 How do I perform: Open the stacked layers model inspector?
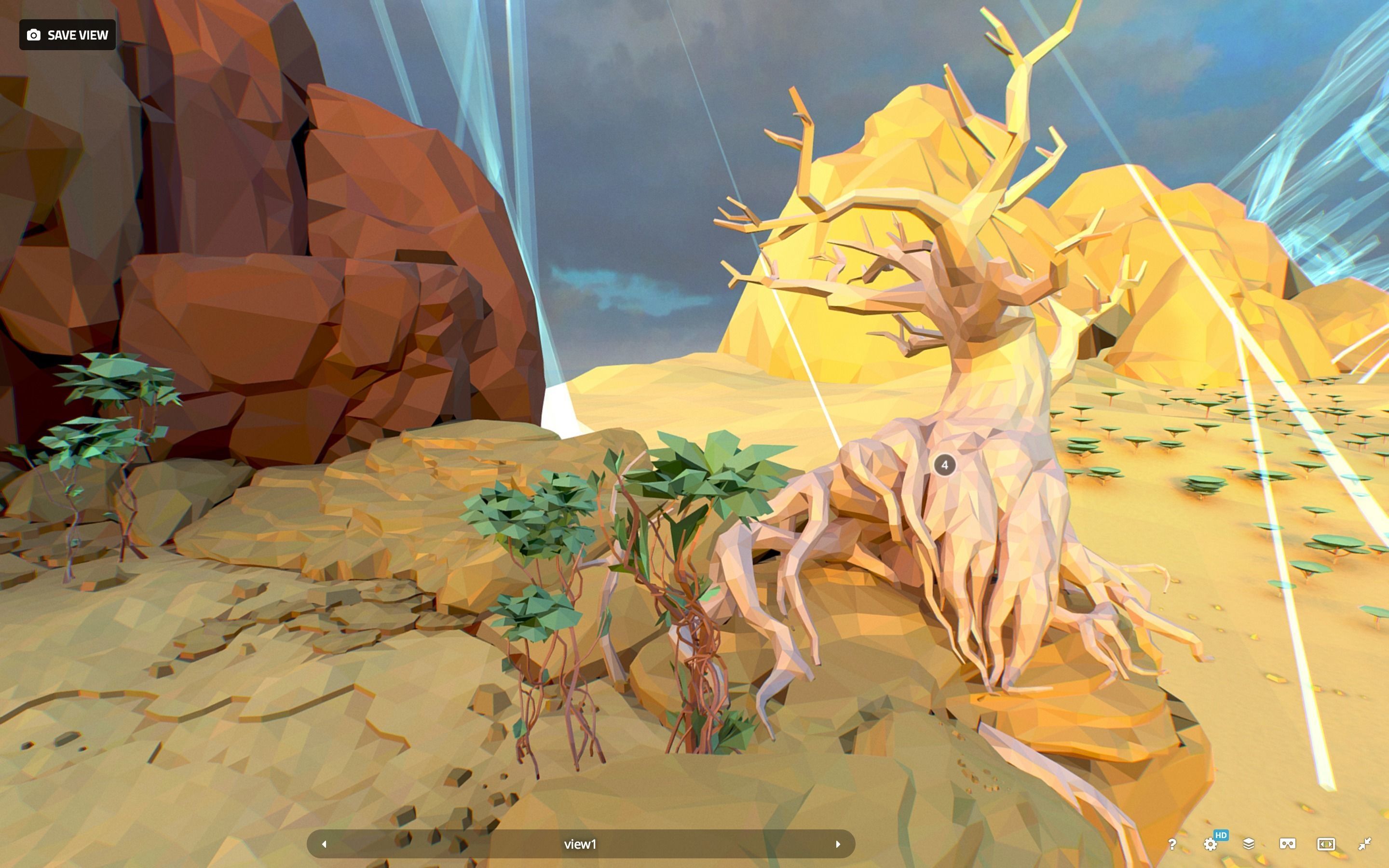[1248, 844]
